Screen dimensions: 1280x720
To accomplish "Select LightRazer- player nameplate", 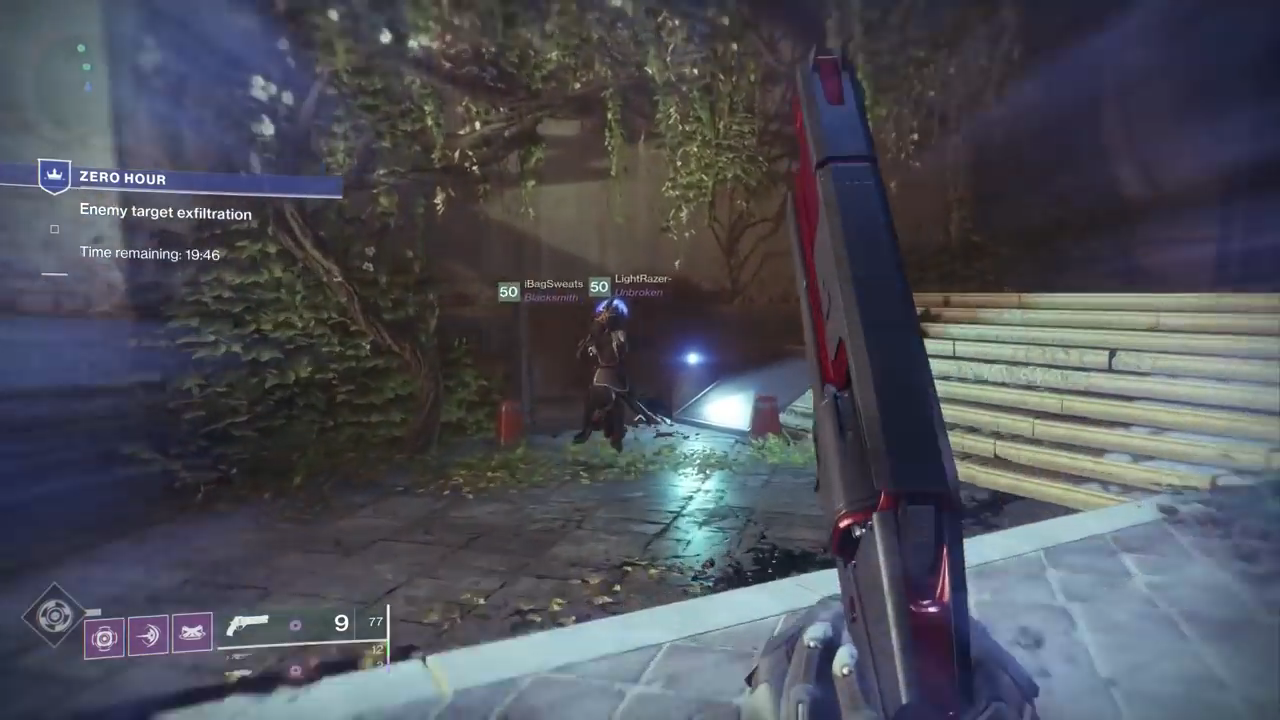I will point(631,286).
